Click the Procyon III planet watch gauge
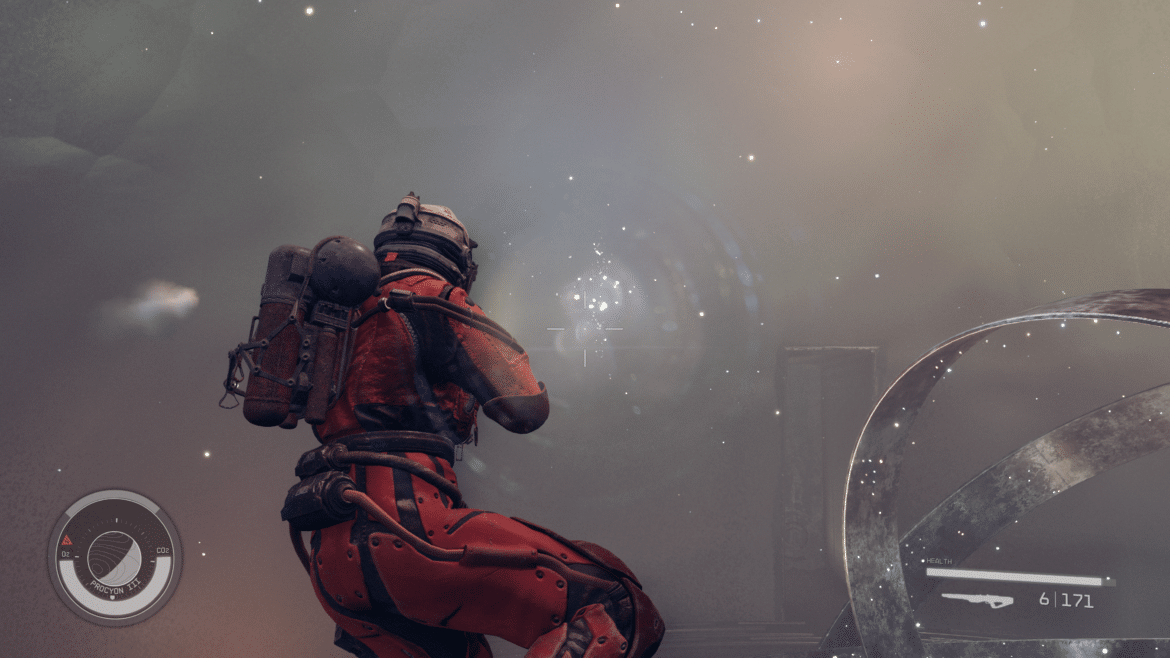The width and height of the screenshot is (1170, 658). tap(114, 556)
